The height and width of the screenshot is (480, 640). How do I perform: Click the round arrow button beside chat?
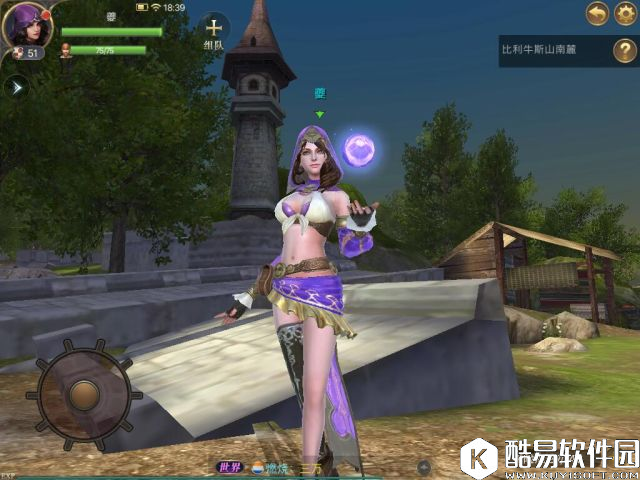coord(424,467)
